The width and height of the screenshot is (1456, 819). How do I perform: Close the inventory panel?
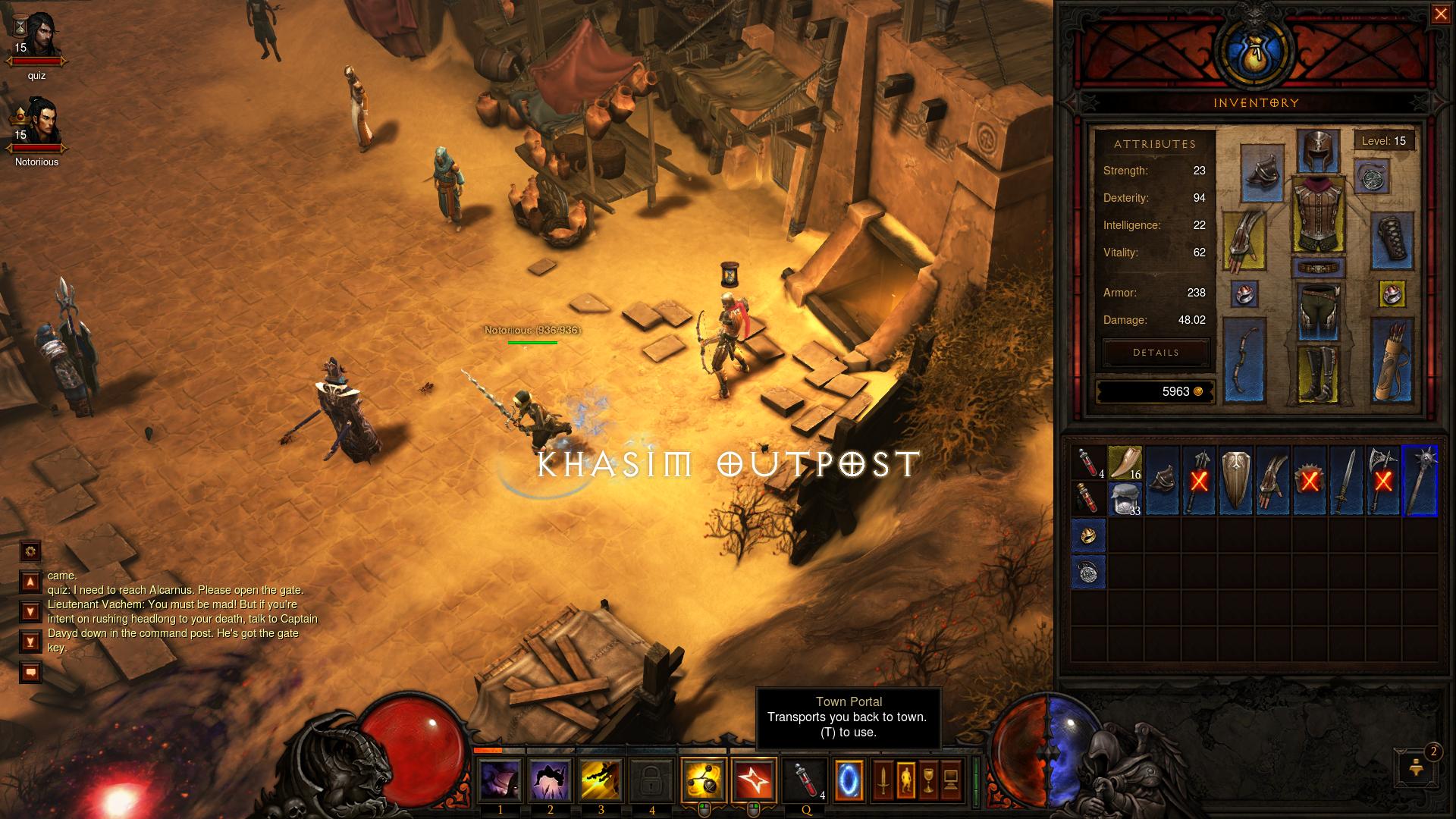[x=1440, y=15]
